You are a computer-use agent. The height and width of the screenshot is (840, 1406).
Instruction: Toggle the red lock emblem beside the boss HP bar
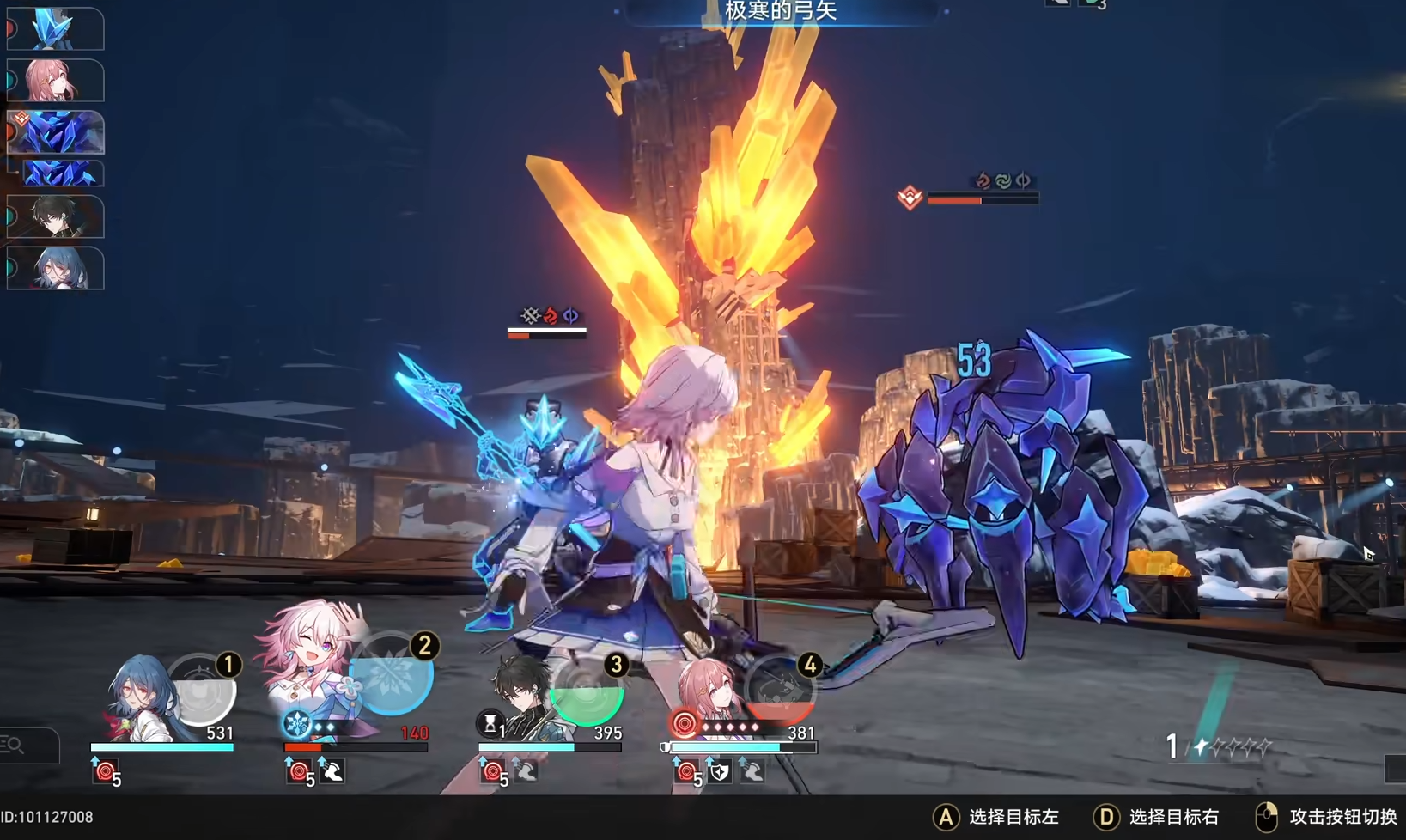tap(910, 196)
